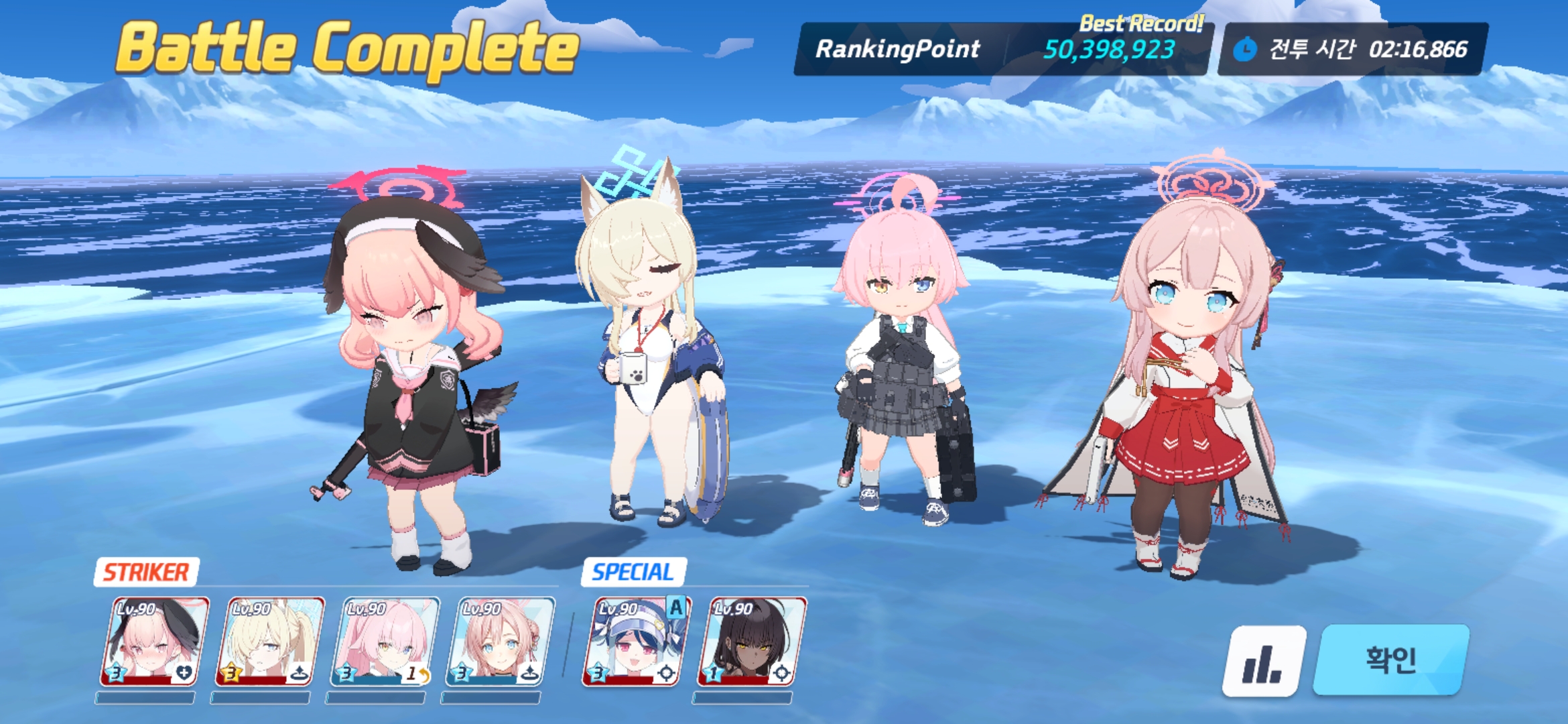
Task: Select the dark-skinned black-haired special portrait
Action: click(x=752, y=642)
